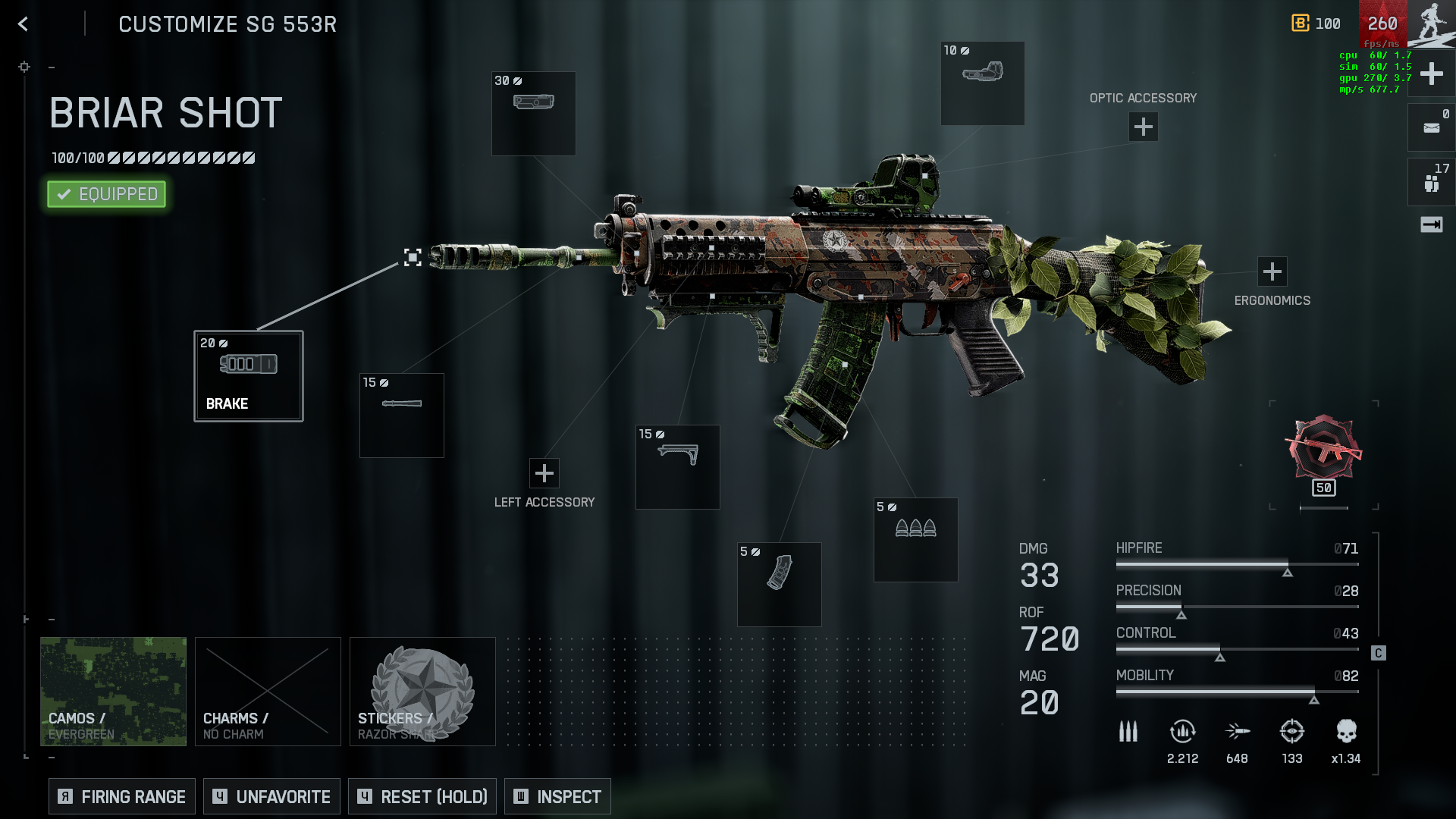Open the barrel attachment slot

(401, 415)
